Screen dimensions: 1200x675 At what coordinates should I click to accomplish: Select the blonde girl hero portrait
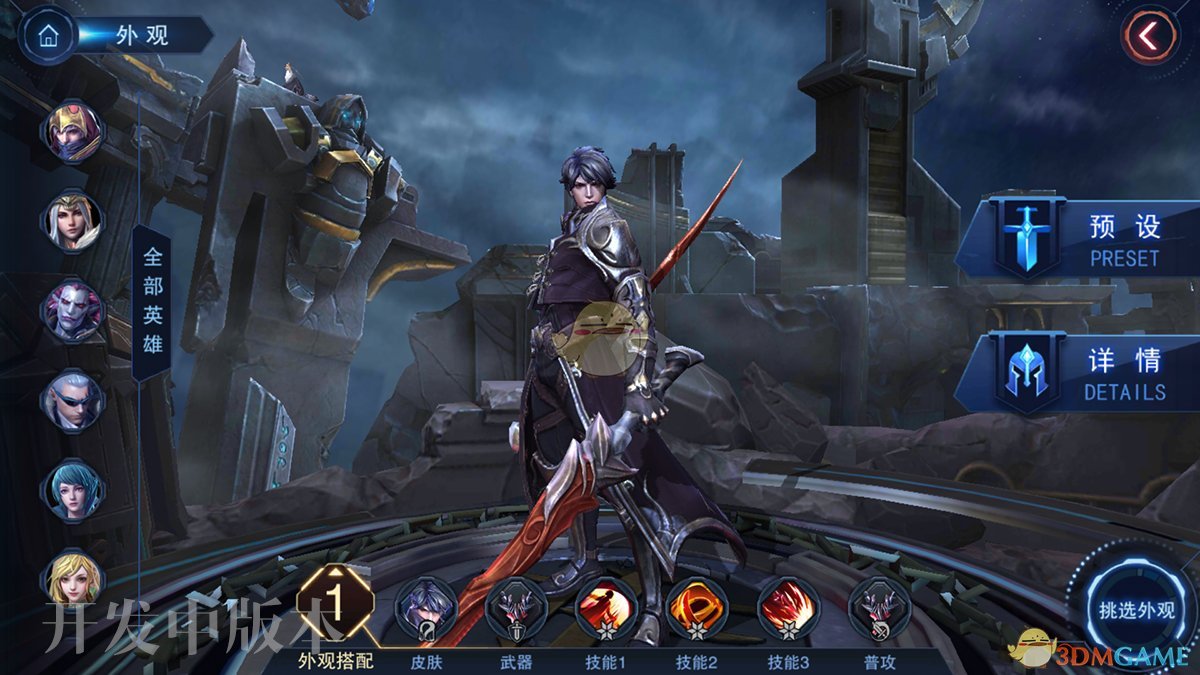(73, 577)
